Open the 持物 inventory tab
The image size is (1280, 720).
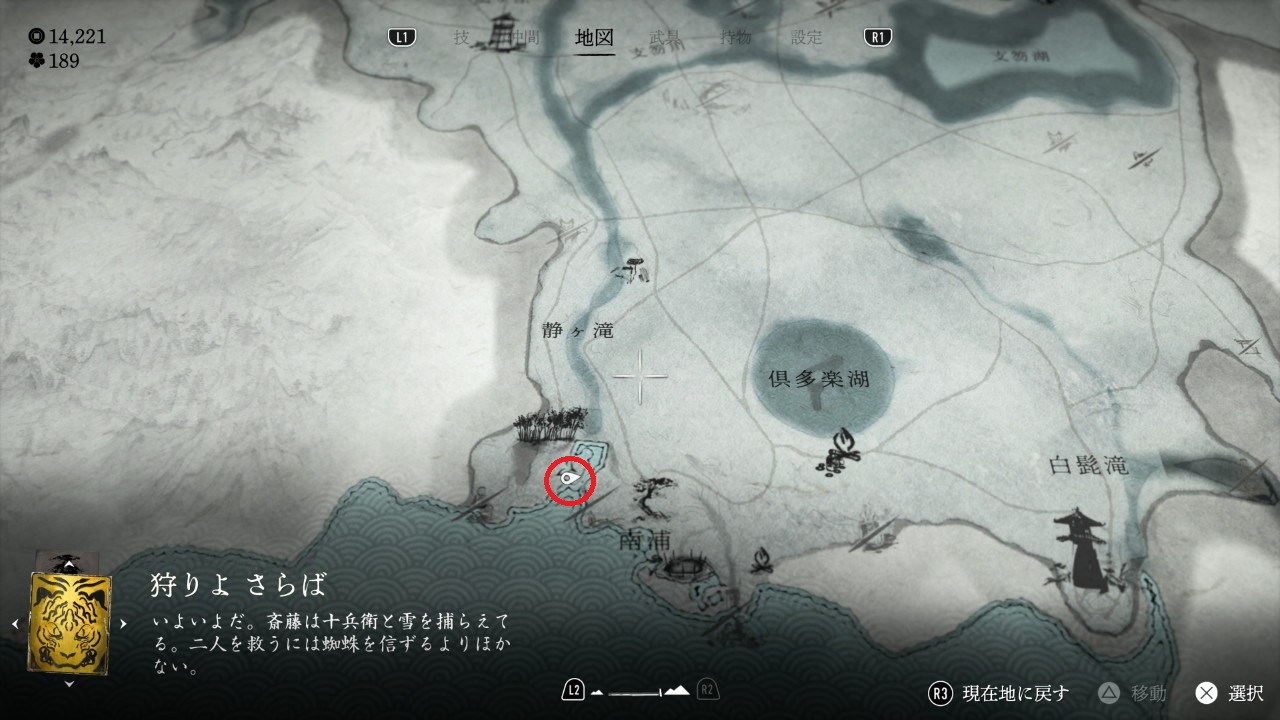point(736,38)
